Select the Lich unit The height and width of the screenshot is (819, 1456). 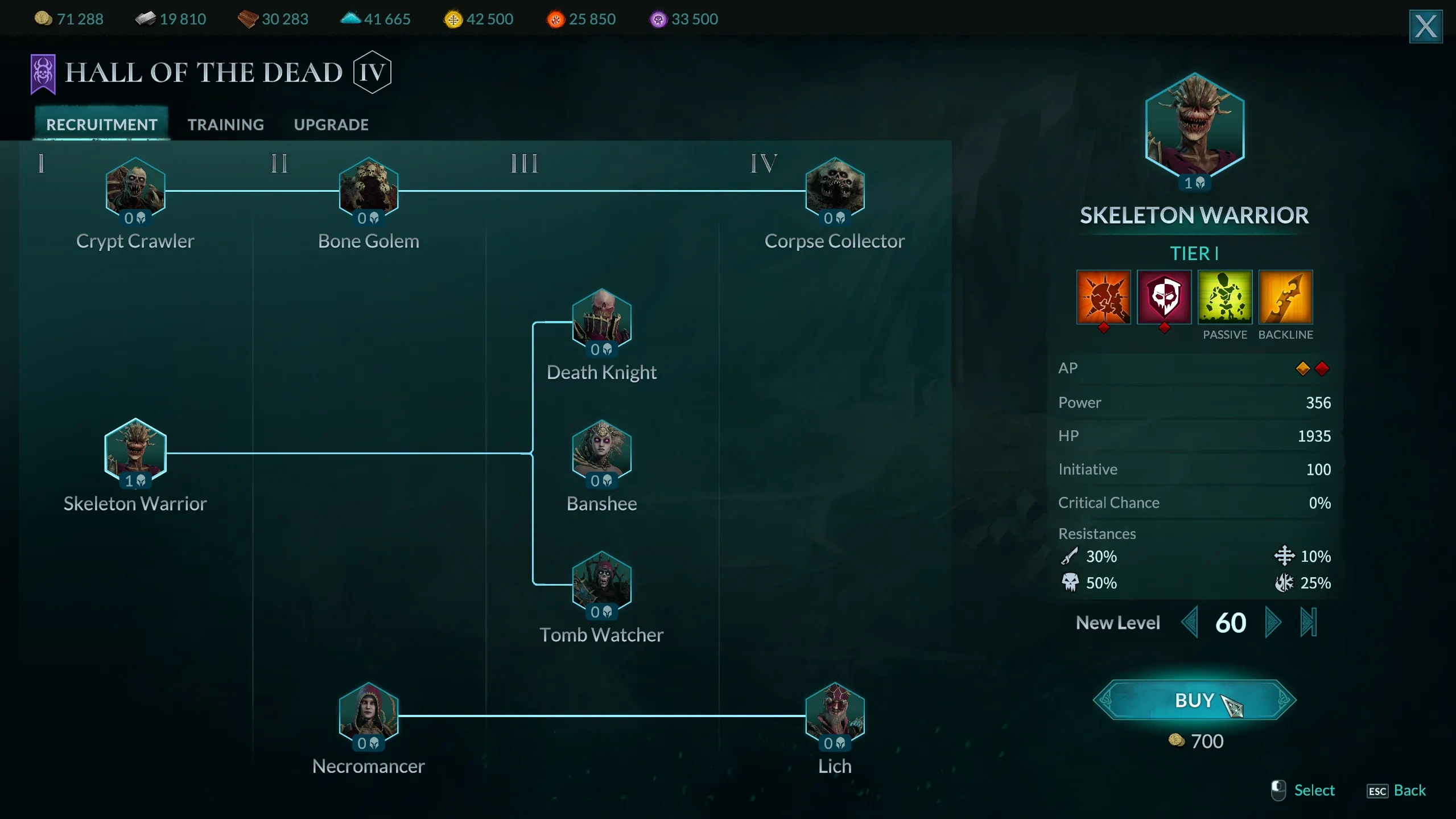pos(835,714)
